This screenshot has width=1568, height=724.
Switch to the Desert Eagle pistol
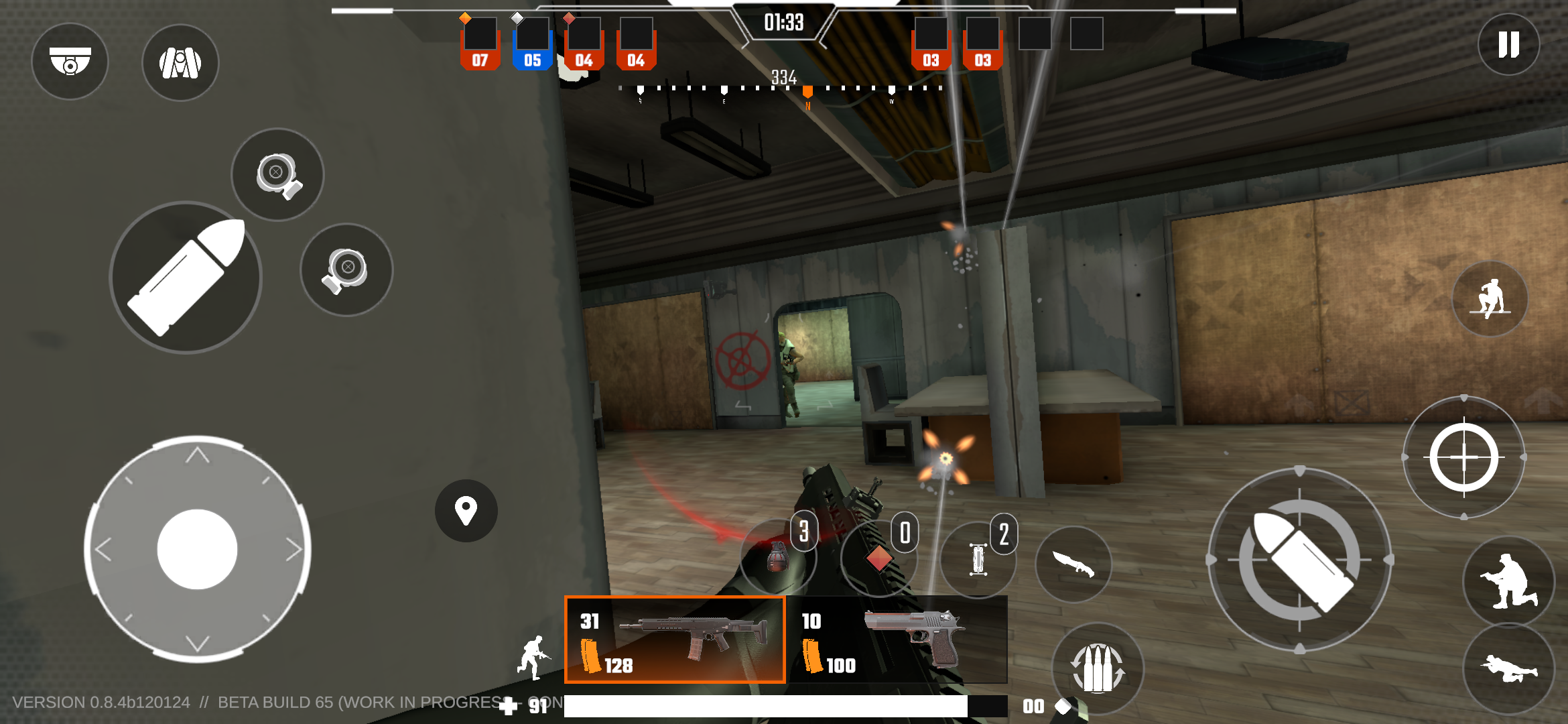pyautogui.click(x=898, y=640)
